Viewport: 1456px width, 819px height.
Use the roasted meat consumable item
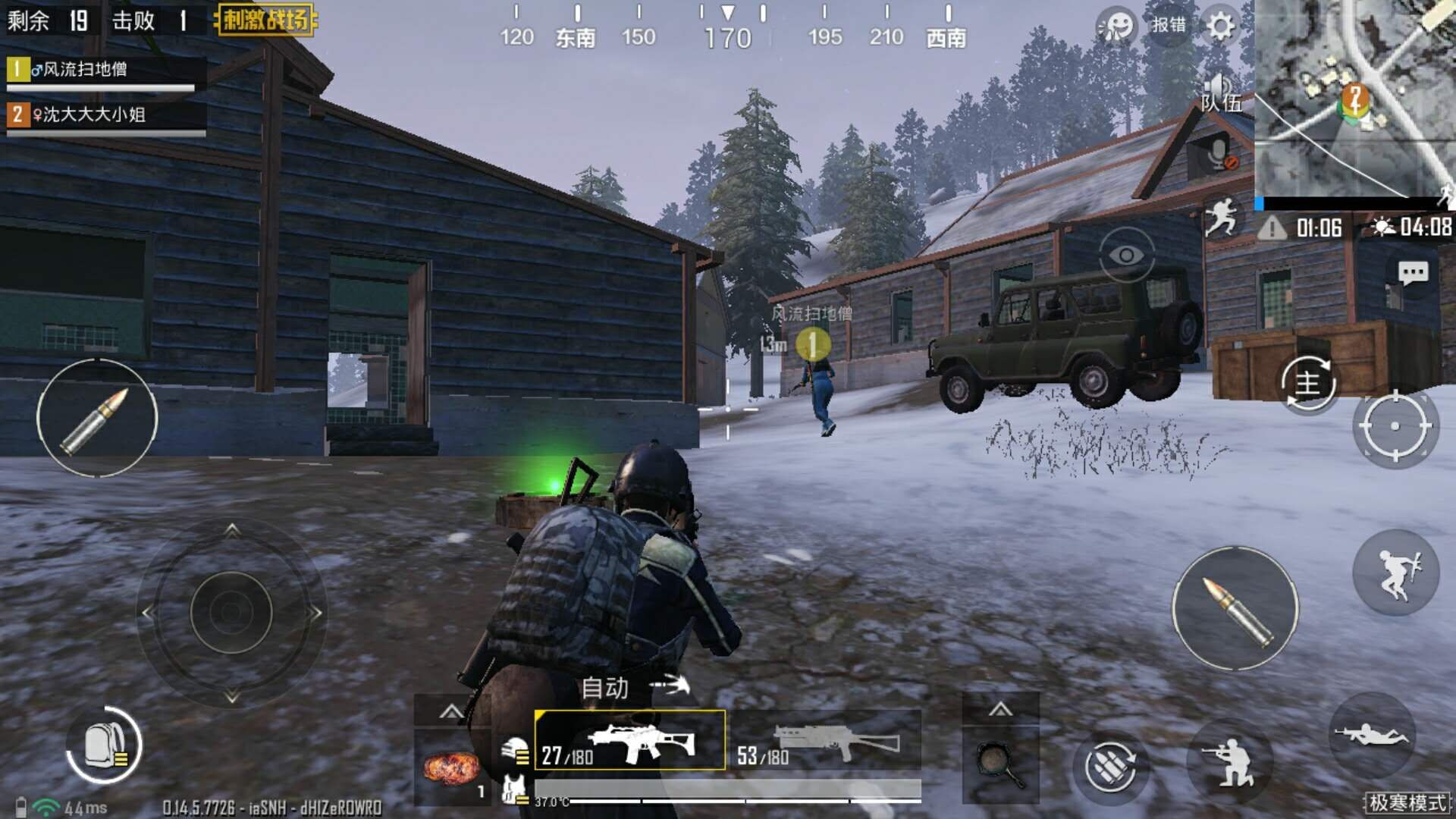452,767
